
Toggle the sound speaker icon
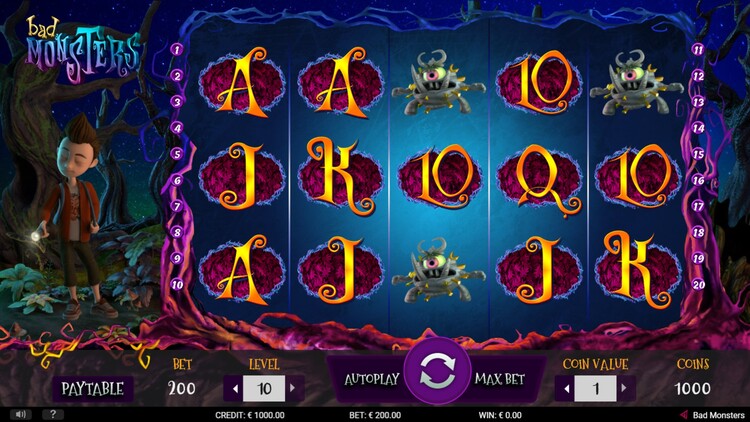[x=18, y=414]
